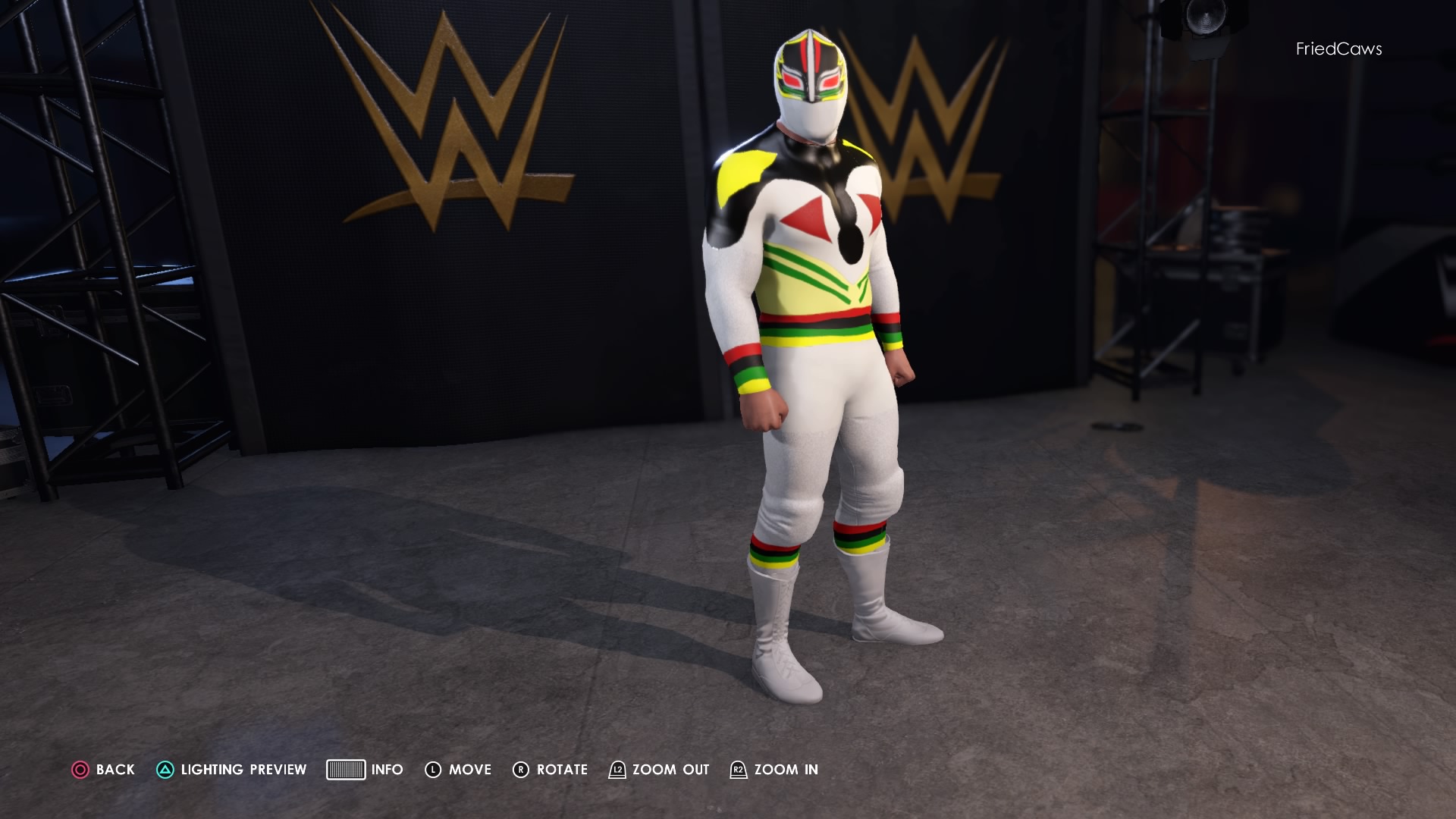Viewport: 1456px width, 819px height.
Task: Click the R stick Rotate icon
Action: coord(522,769)
